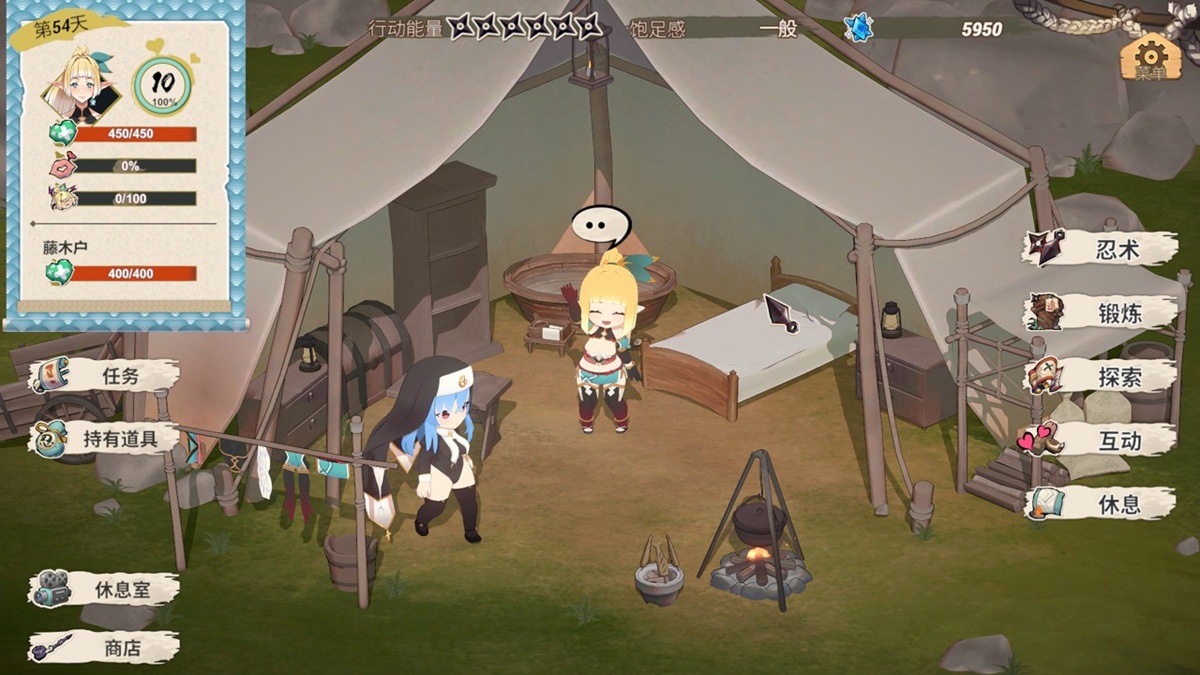
Task: Select the 锻炼 training option
Action: (x=1100, y=312)
